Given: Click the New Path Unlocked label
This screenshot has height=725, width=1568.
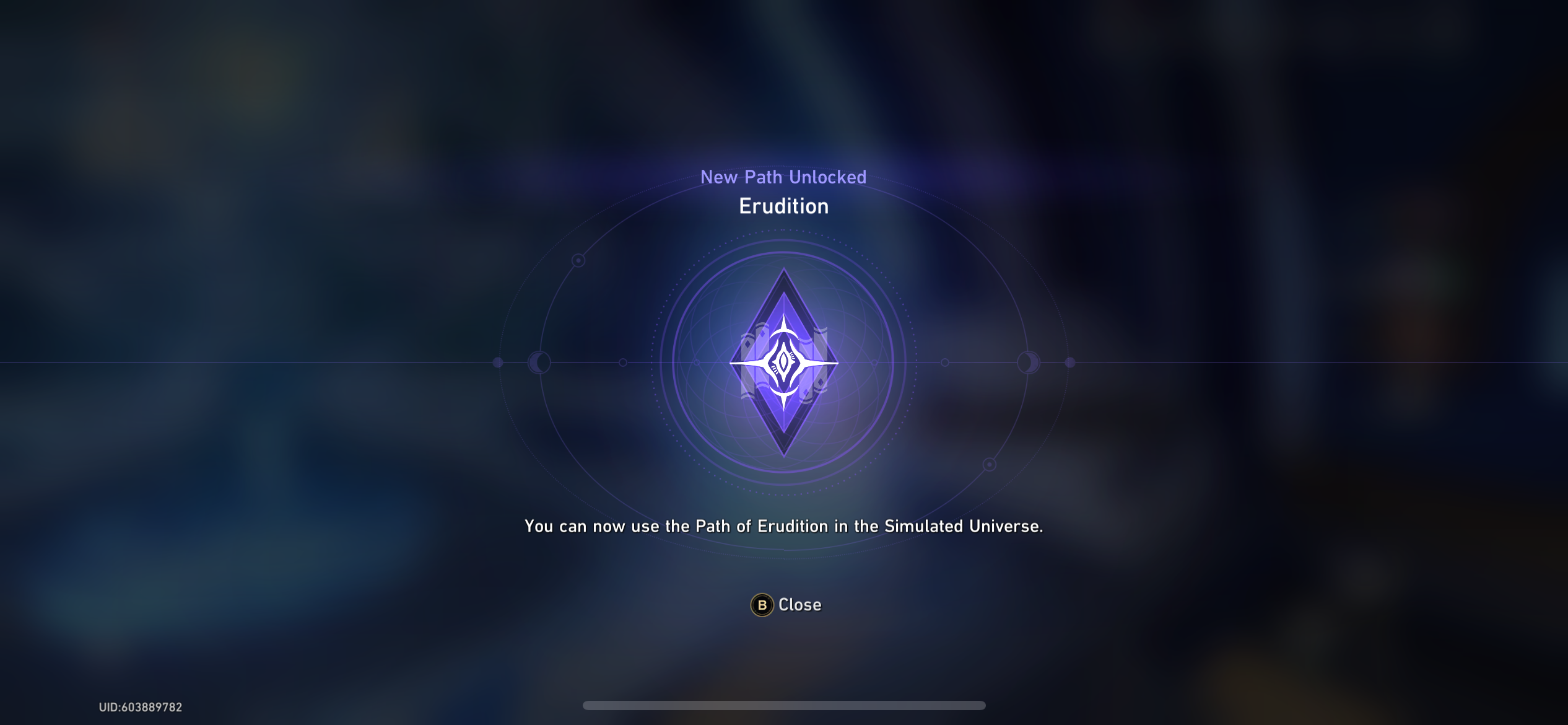Looking at the screenshot, I should point(784,177).
